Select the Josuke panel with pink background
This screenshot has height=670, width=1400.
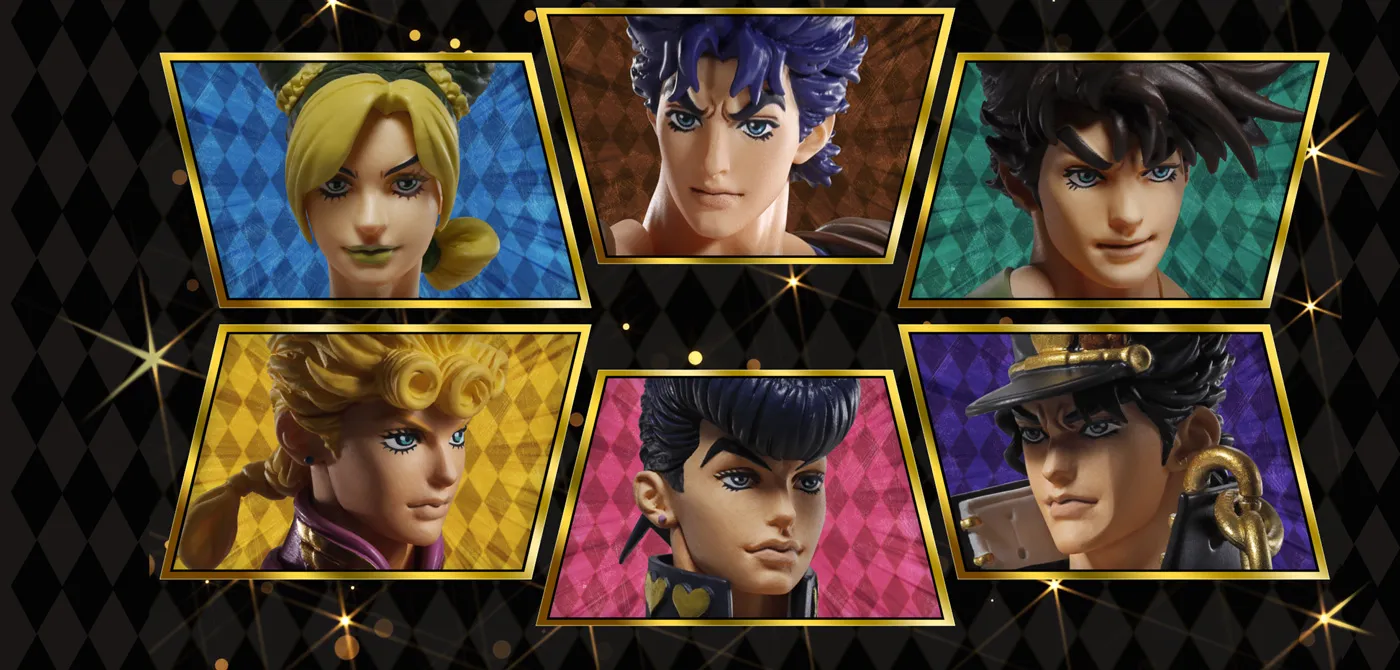tap(745, 497)
